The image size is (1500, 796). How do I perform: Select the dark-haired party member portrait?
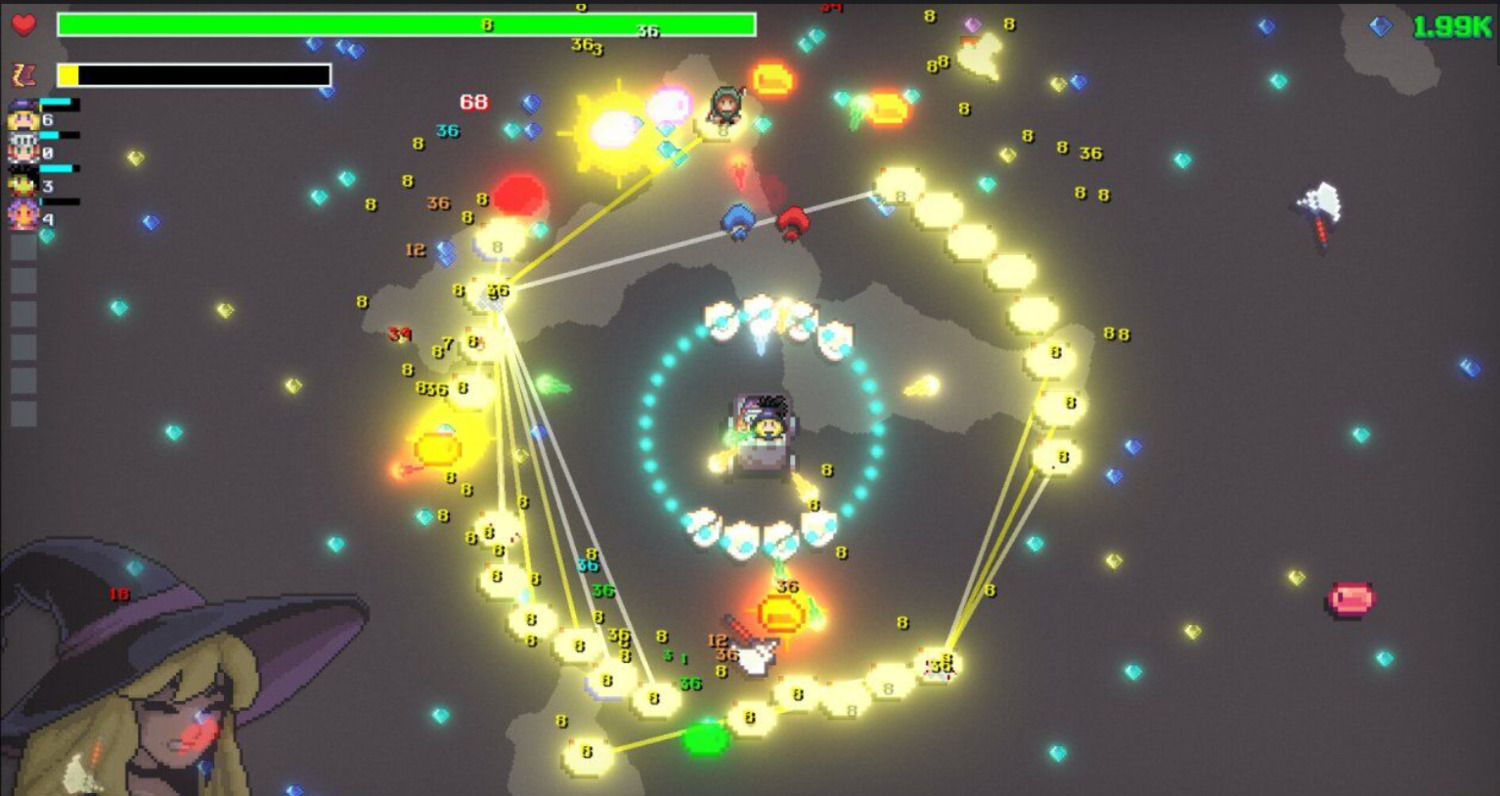[x=23, y=182]
